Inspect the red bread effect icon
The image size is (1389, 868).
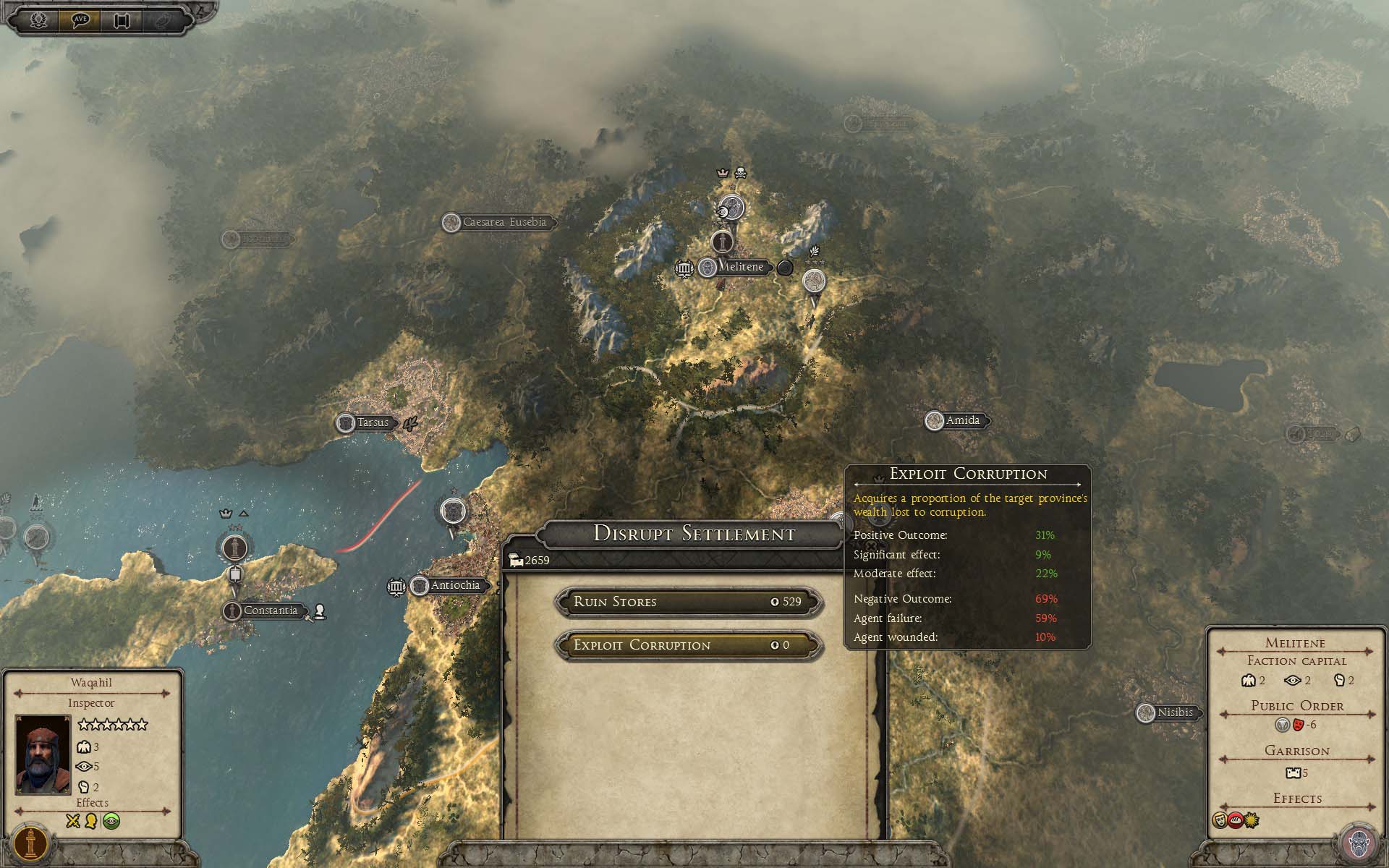click(1236, 820)
